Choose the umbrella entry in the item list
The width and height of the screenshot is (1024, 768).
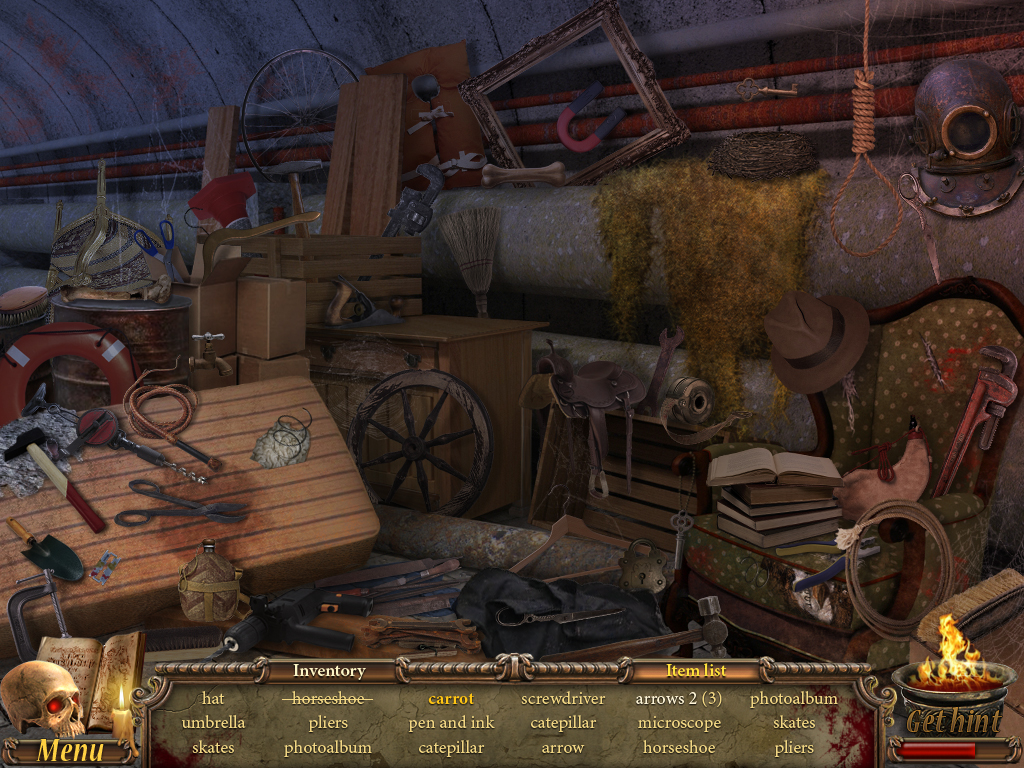point(213,722)
